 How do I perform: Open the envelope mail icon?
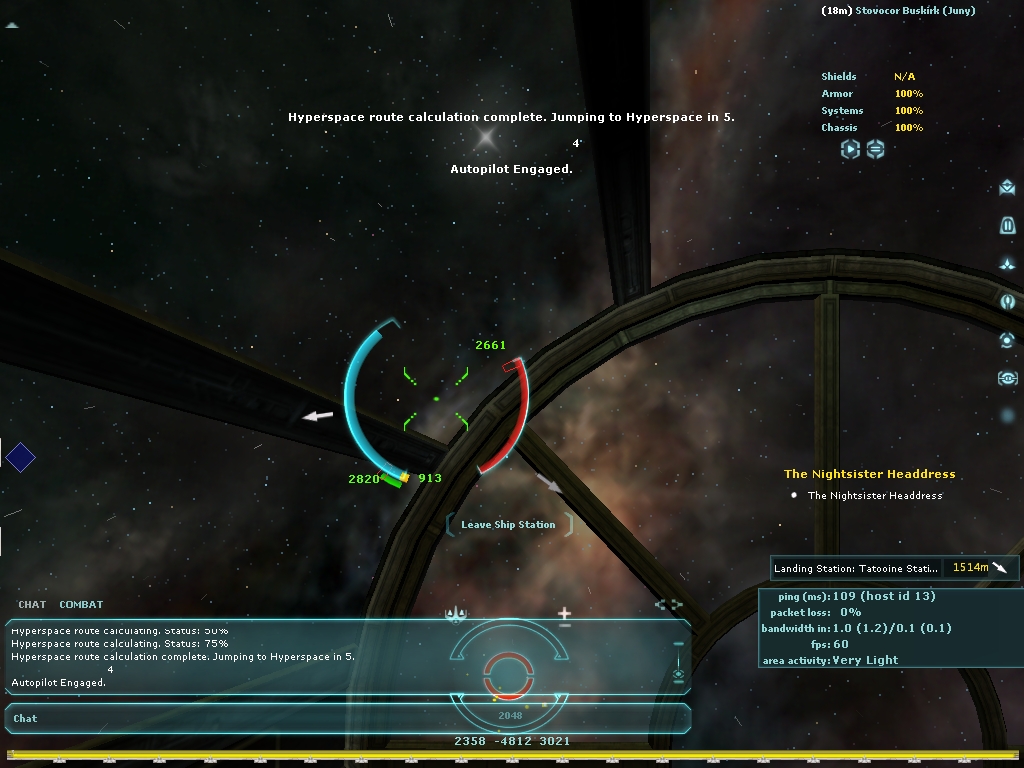coord(1007,188)
